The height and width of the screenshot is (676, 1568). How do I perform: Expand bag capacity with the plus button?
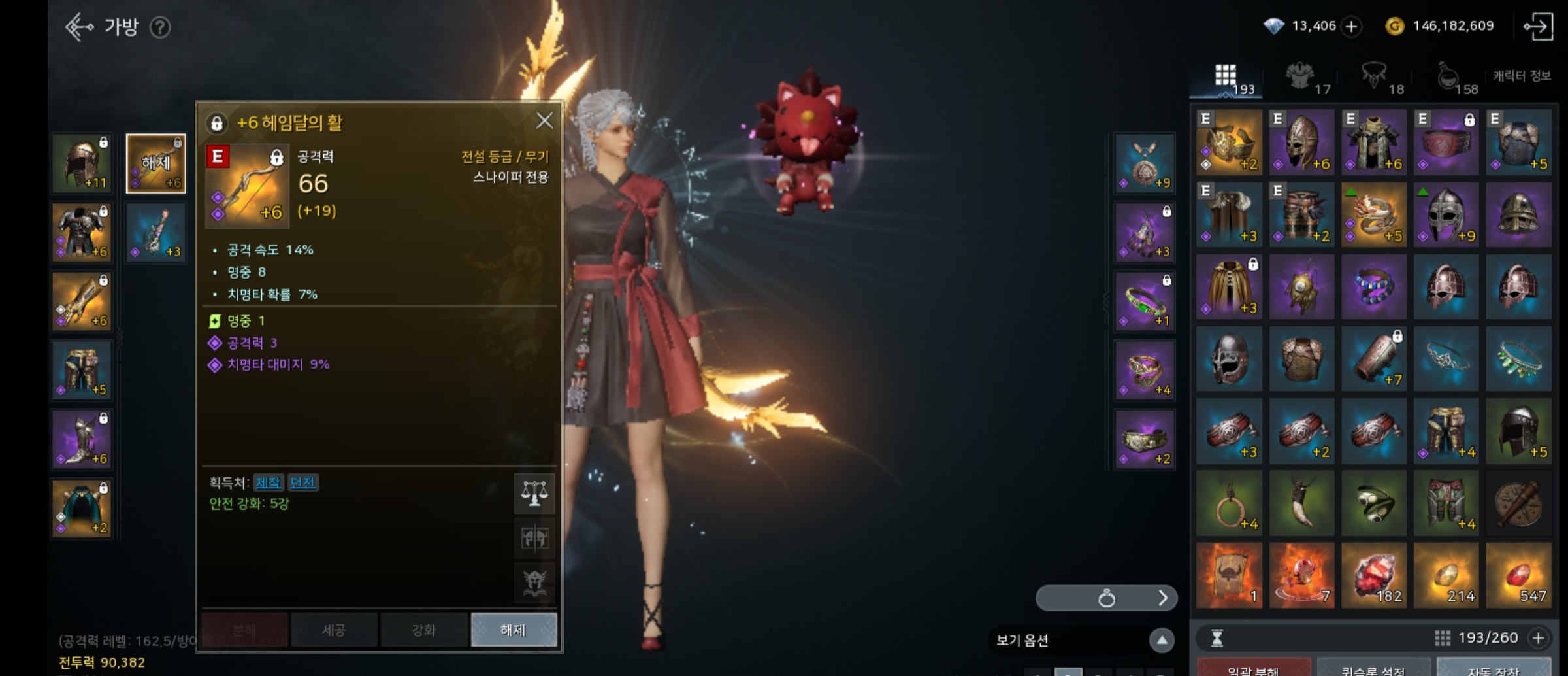[x=1539, y=637]
